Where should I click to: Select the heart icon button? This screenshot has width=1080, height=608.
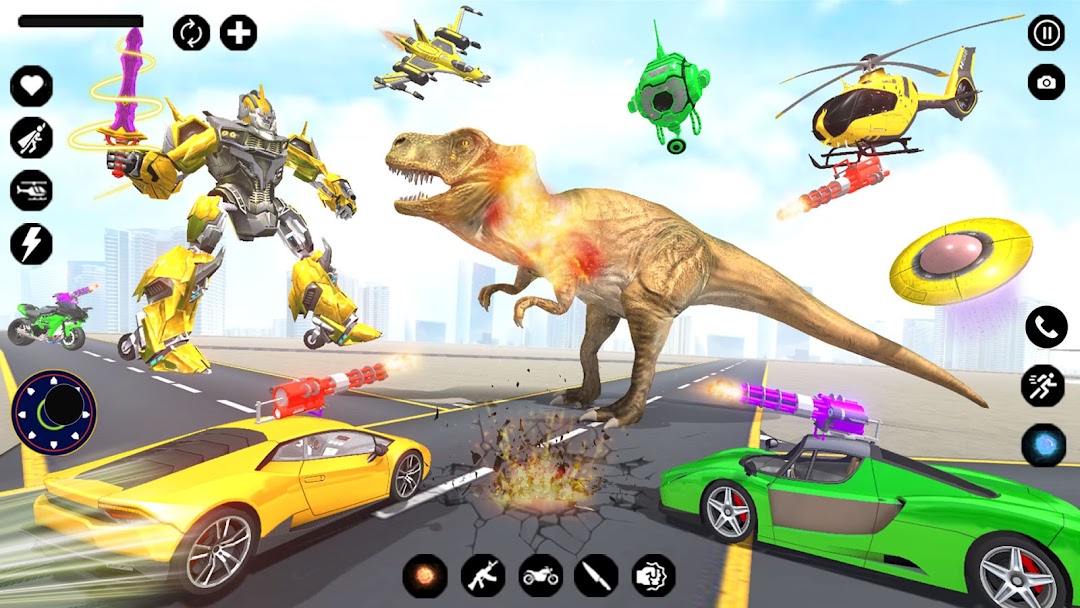(x=31, y=86)
